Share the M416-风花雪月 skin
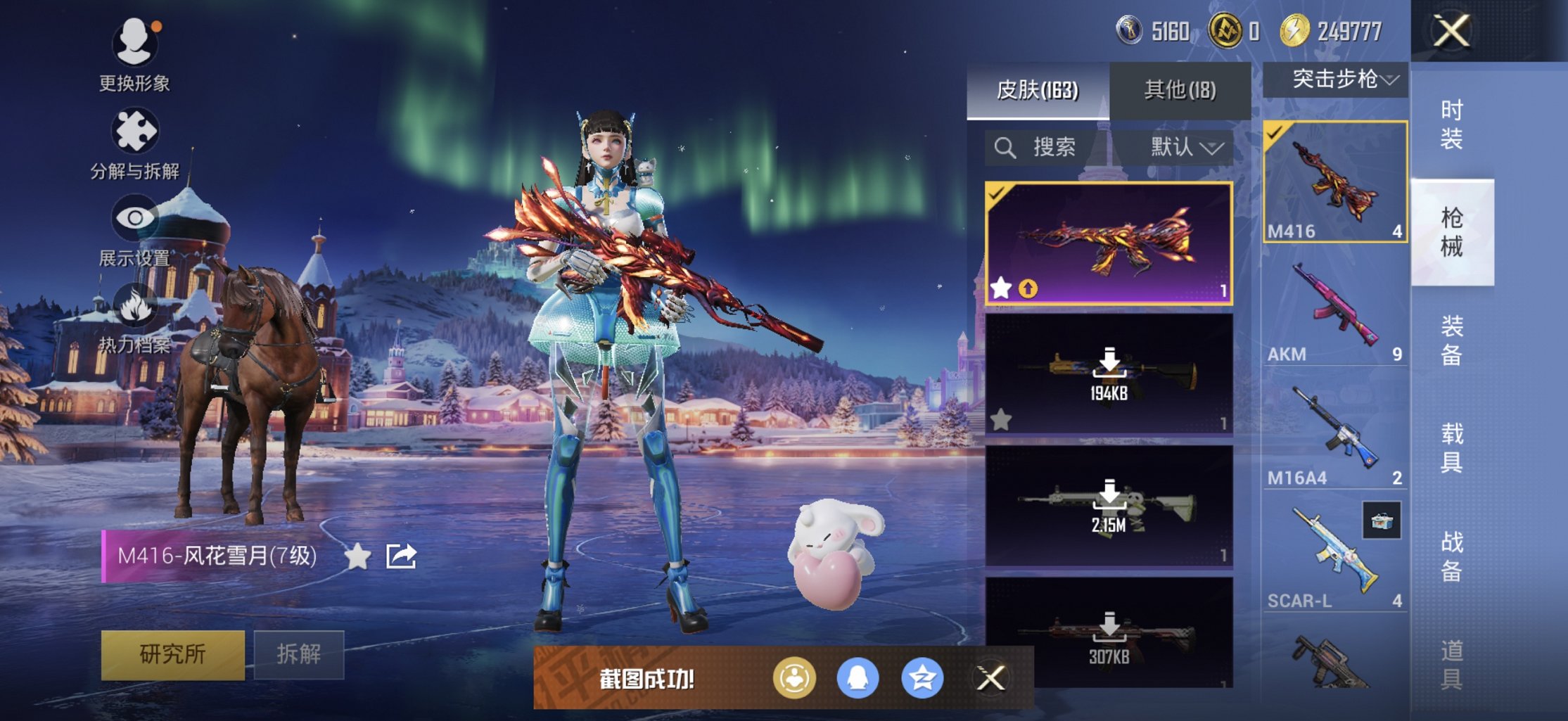This screenshot has width=1568, height=721. pos(402,556)
